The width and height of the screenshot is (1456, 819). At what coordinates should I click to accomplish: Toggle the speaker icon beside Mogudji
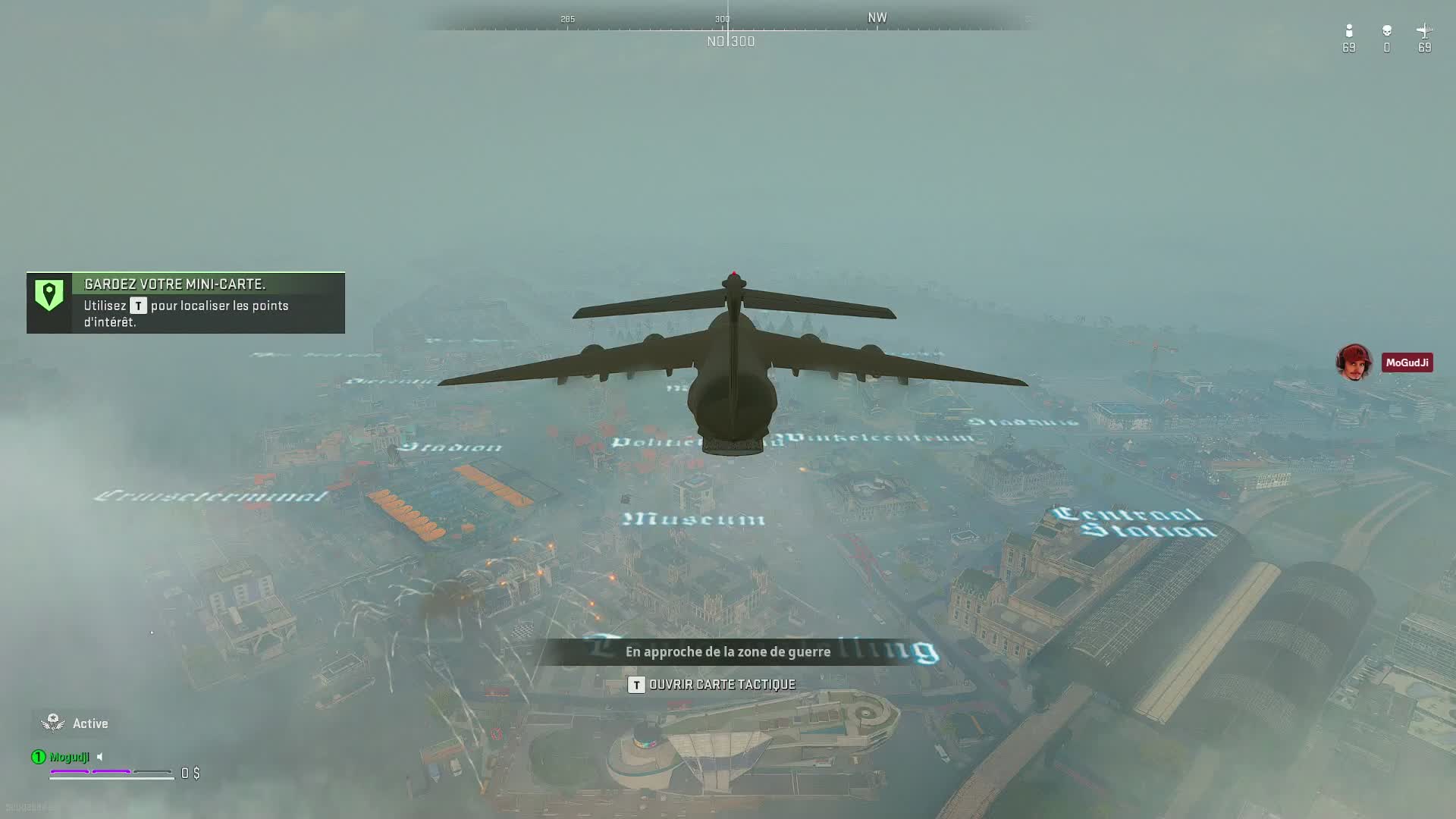click(x=100, y=757)
